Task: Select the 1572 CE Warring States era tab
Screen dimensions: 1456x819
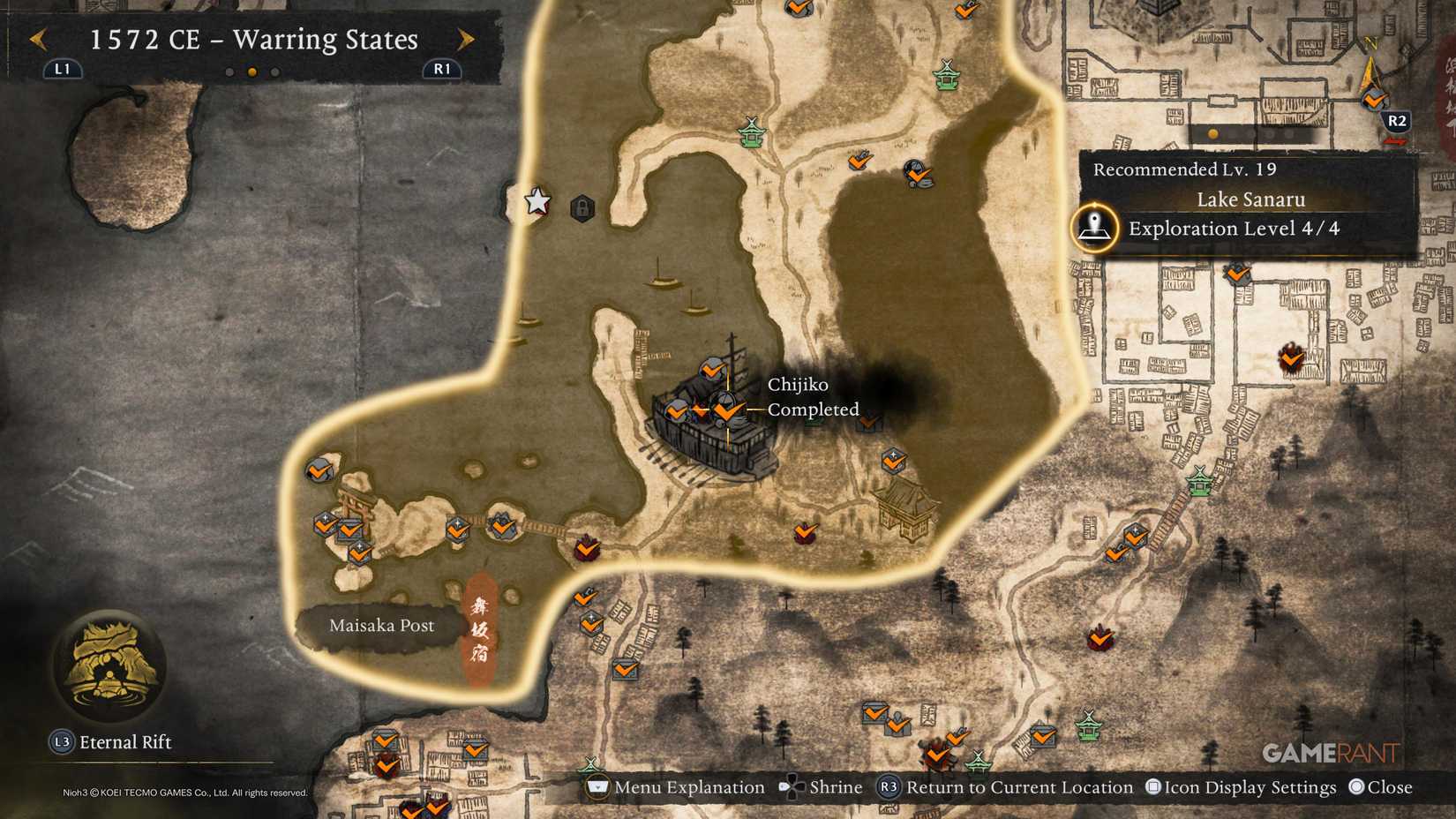Action: [x=251, y=40]
